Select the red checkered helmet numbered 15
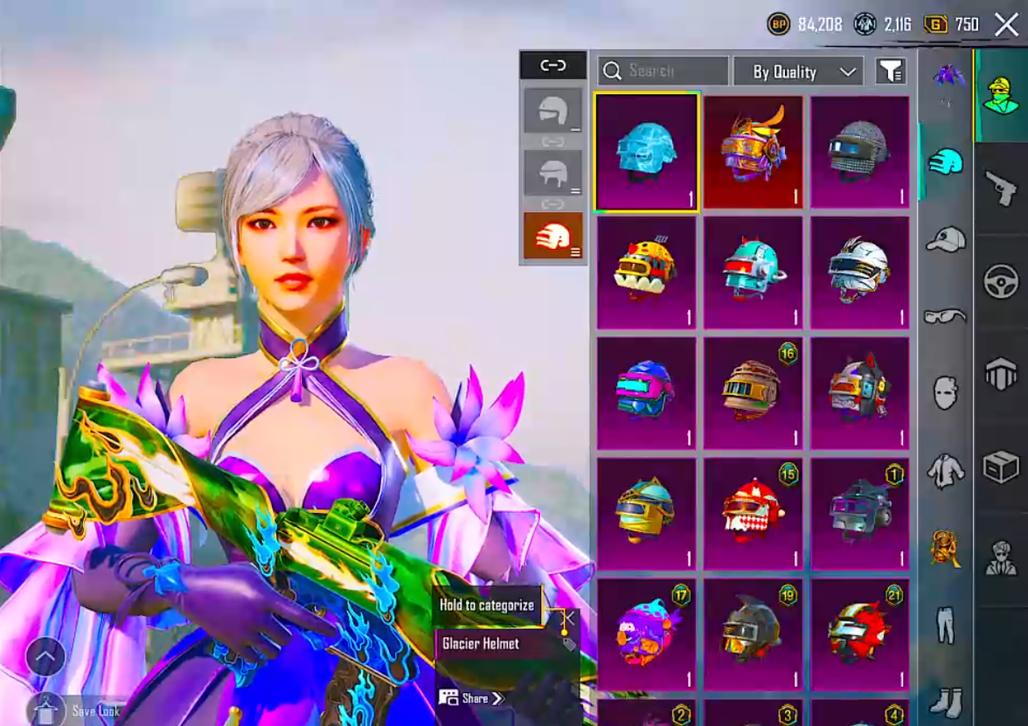 753,510
